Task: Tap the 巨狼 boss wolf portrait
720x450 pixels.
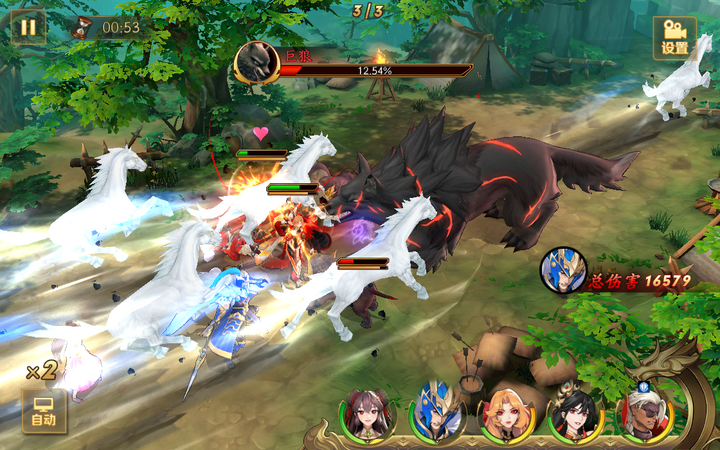Action: (x=256, y=62)
